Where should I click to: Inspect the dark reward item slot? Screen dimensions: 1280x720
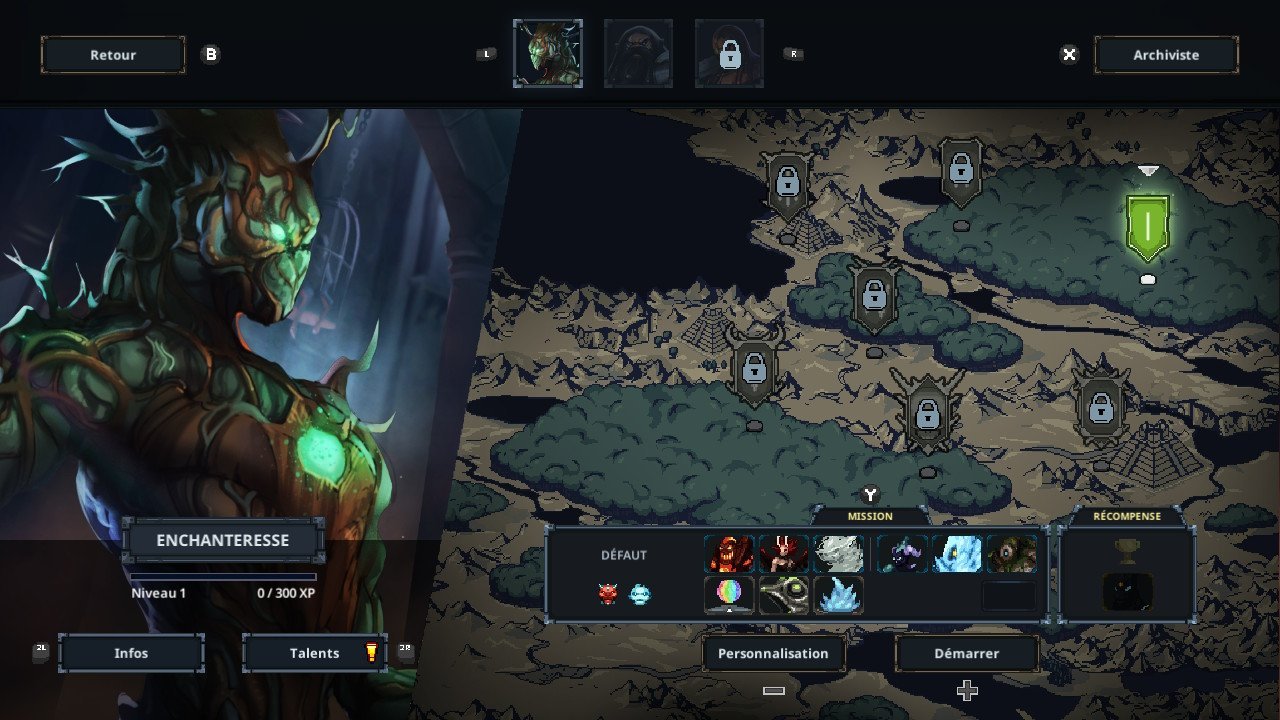[1127, 591]
